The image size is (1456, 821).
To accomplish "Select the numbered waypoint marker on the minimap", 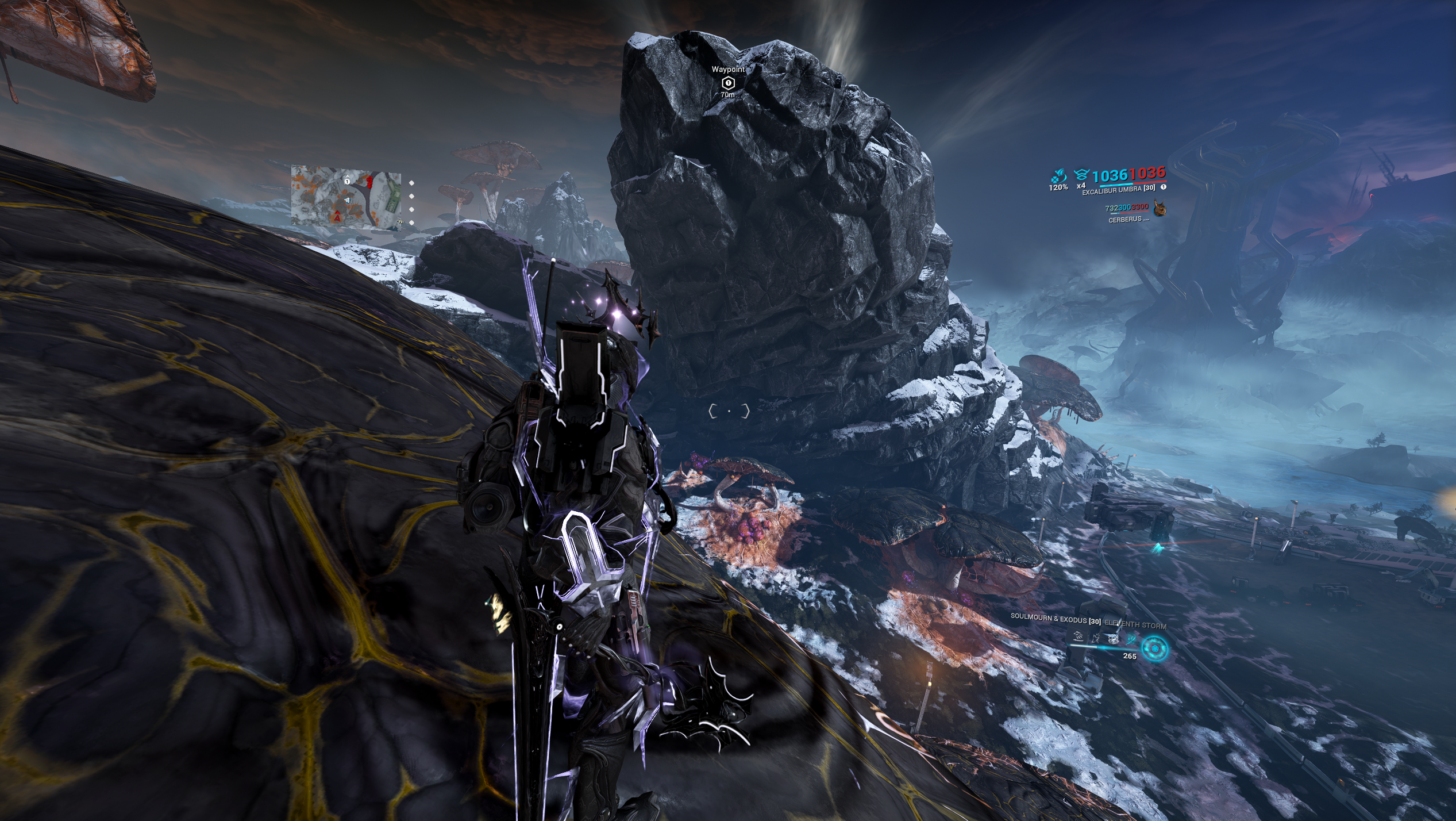I will (x=347, y=182).
